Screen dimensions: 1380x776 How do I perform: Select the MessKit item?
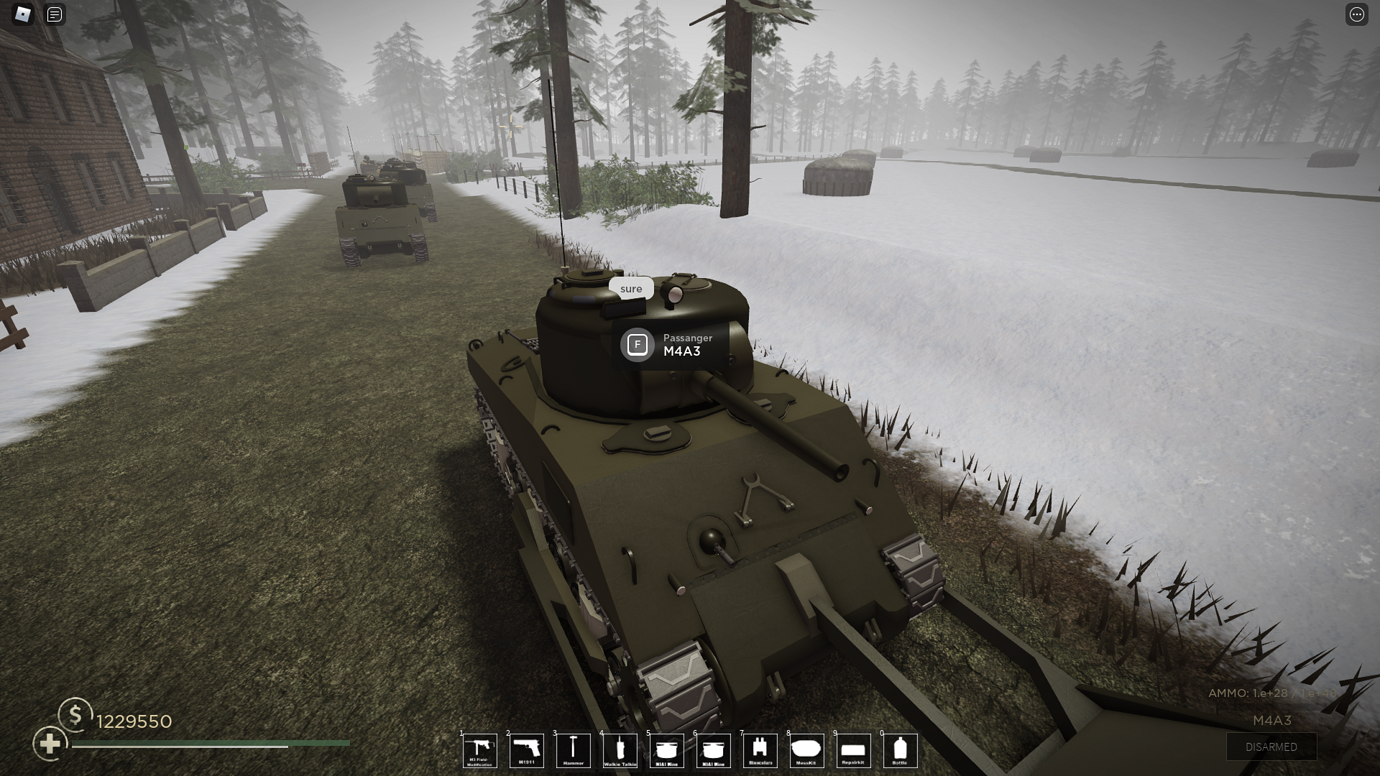tap(808, 750)
